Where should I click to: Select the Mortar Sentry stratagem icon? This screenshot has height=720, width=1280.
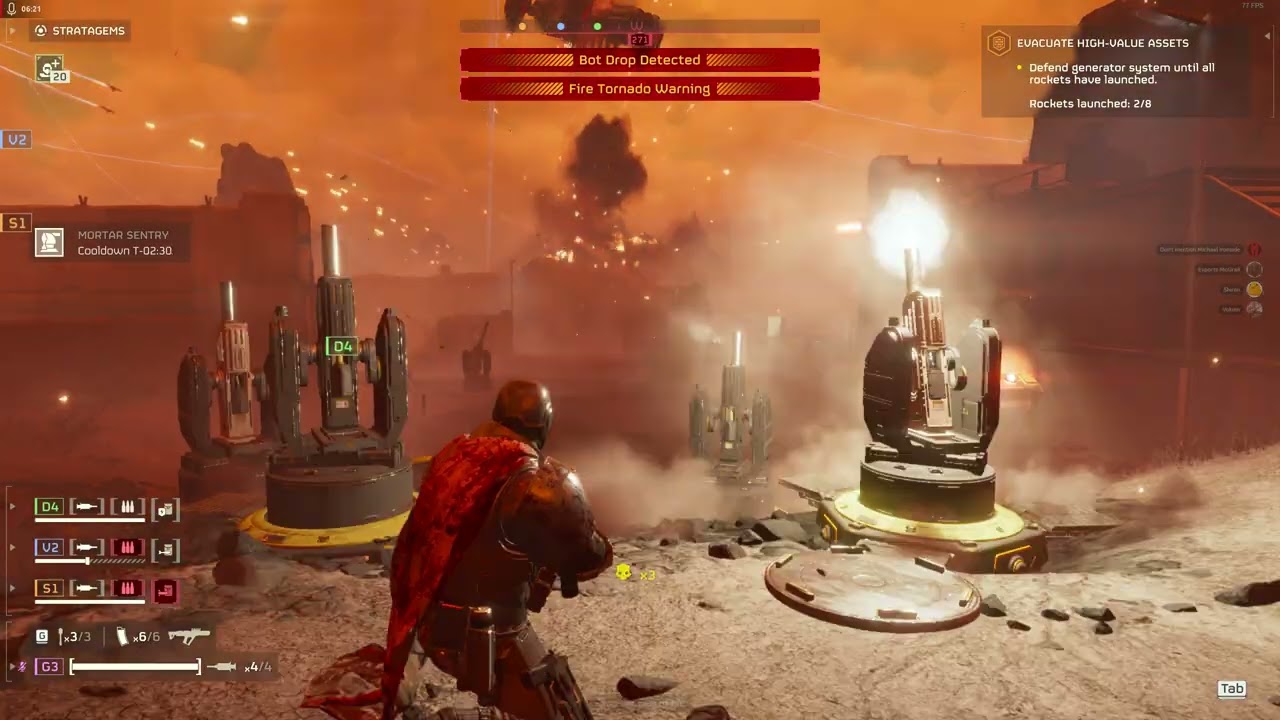[49, 242]
